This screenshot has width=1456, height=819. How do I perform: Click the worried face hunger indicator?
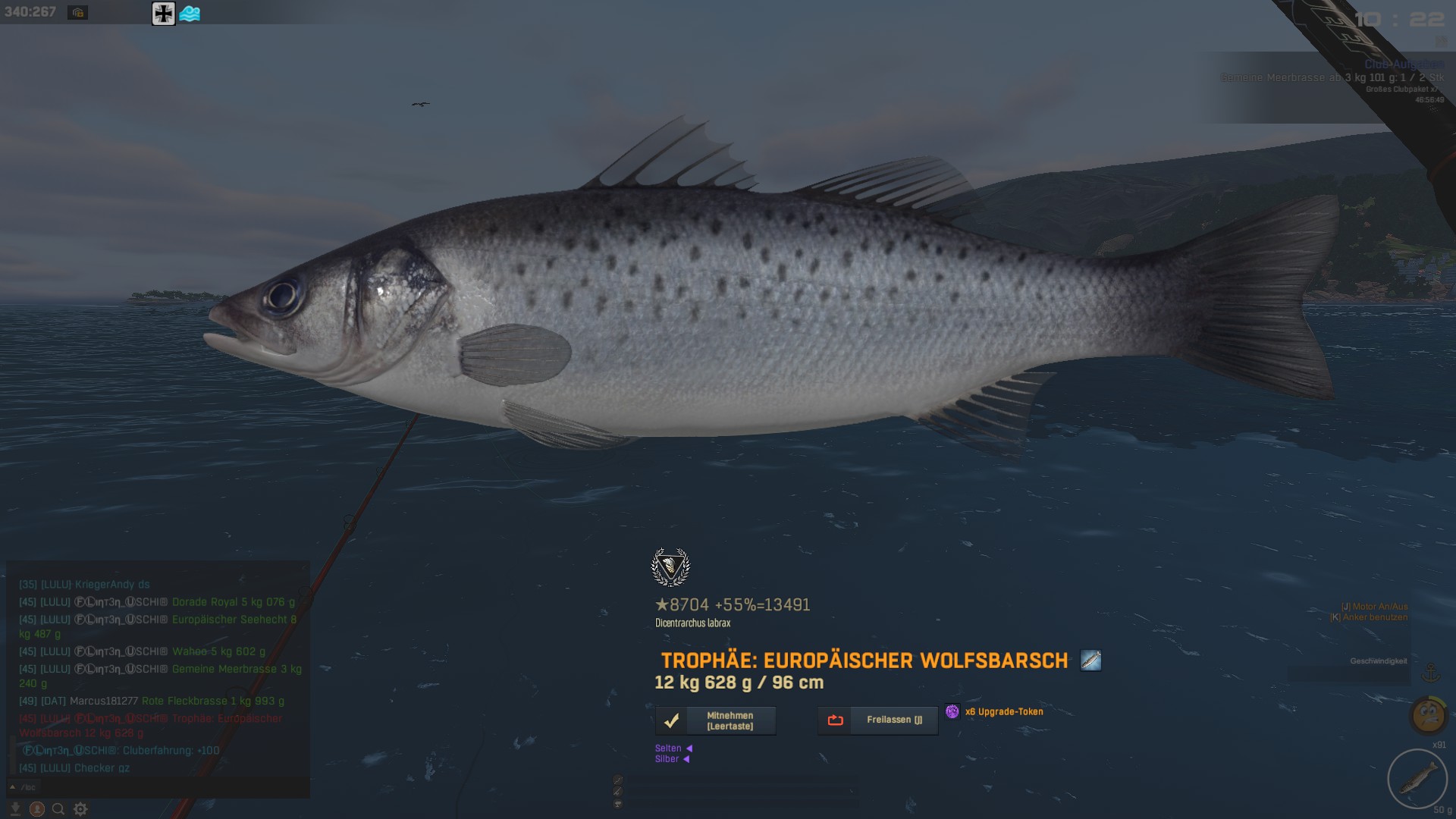point(1429,714)
